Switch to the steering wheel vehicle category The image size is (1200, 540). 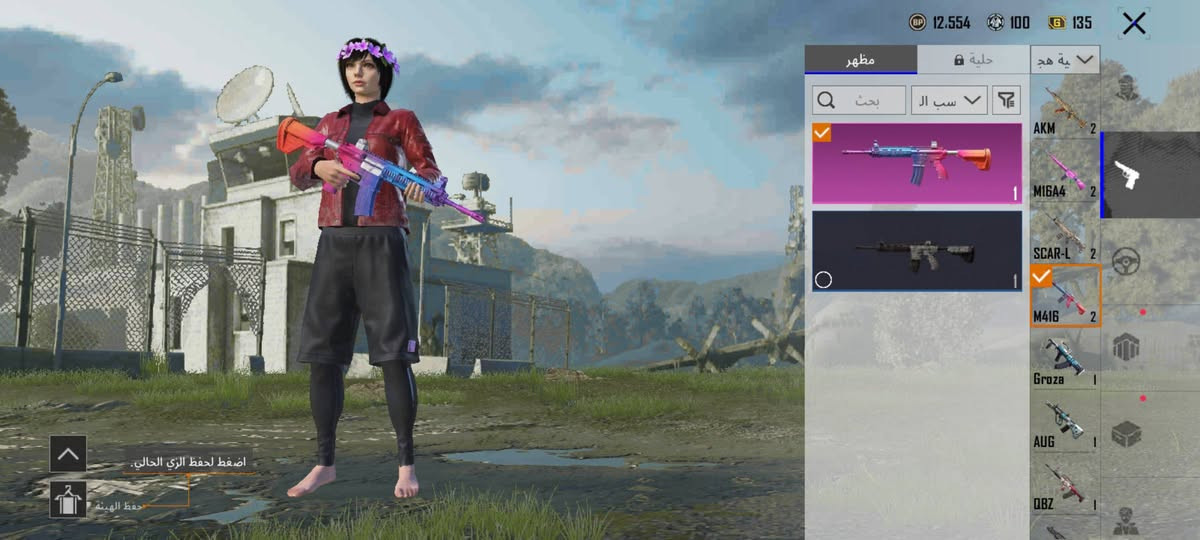tap(1127, 262)
